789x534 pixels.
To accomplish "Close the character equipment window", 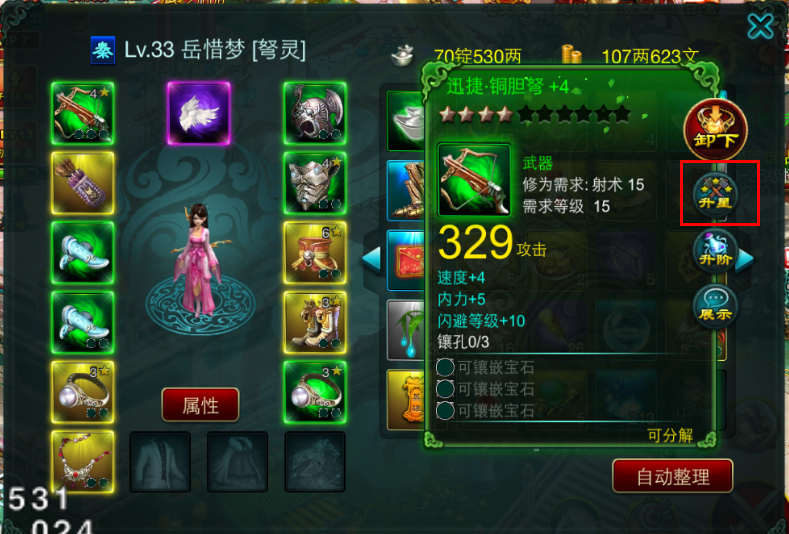I will tap(760, 26).
